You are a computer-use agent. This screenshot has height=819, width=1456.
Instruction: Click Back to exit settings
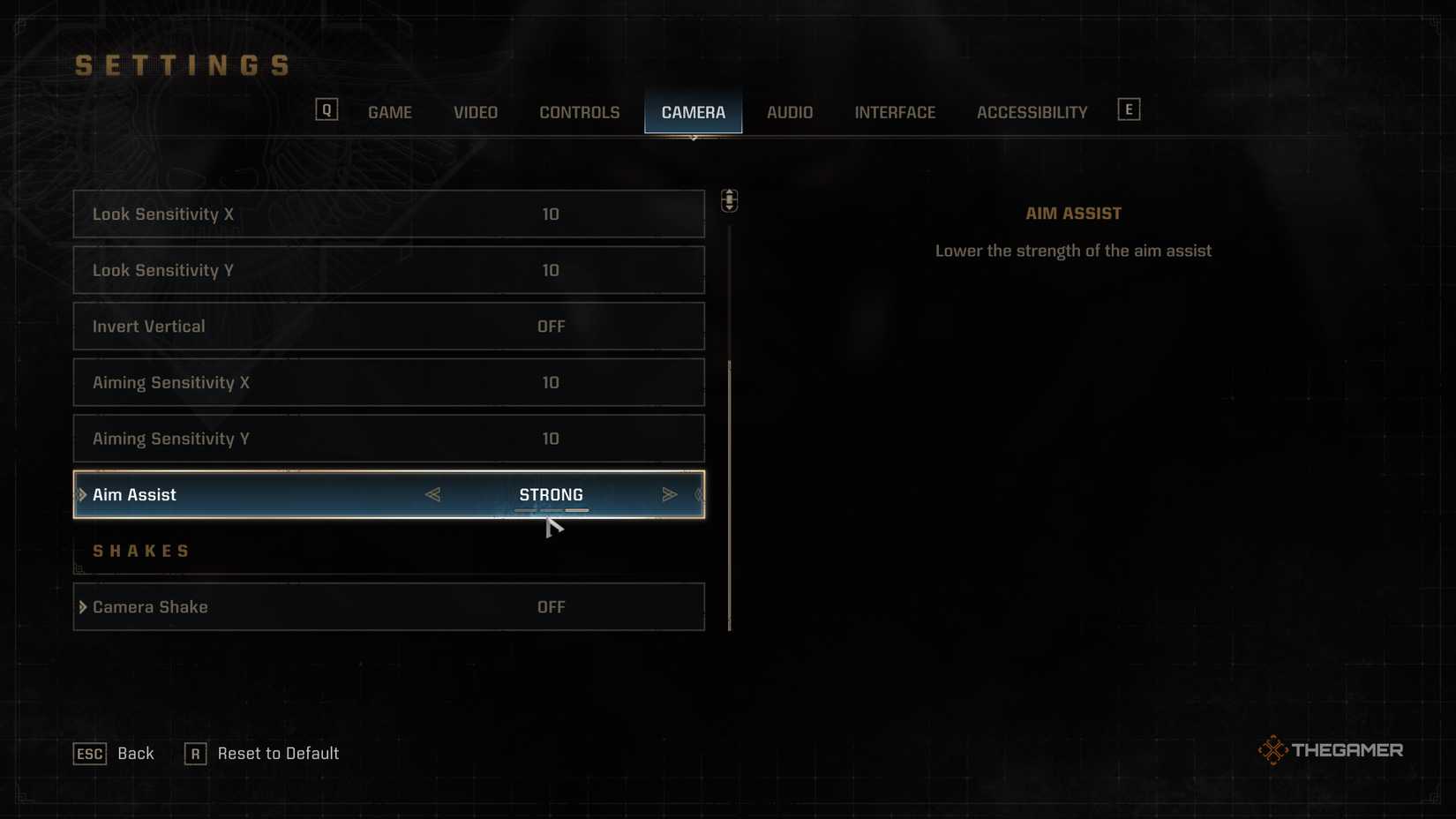(x=135, y=753)
